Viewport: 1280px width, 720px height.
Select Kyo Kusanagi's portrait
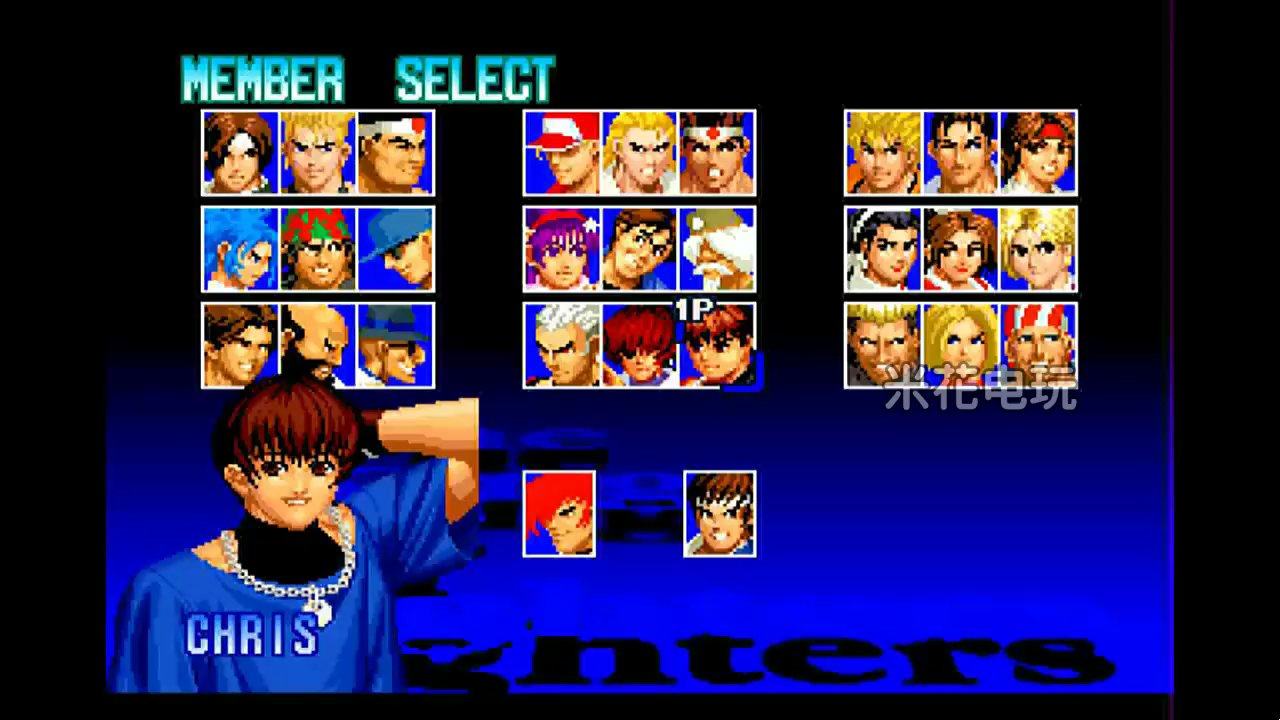click(240, 153)
